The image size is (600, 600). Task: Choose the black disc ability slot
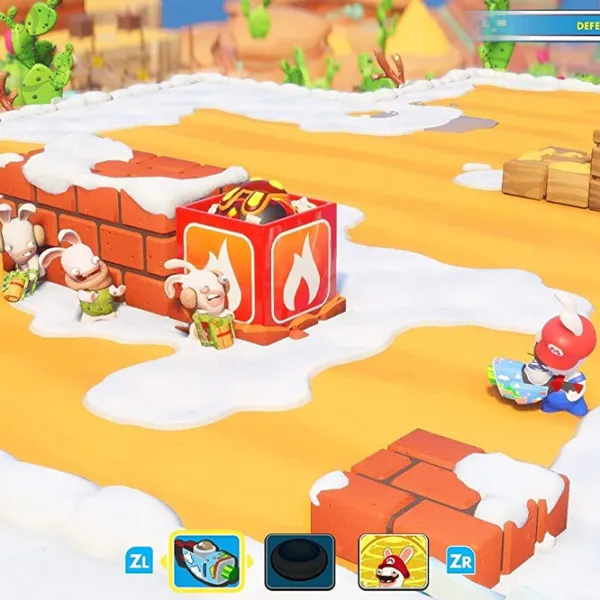[x=300, y=562]
